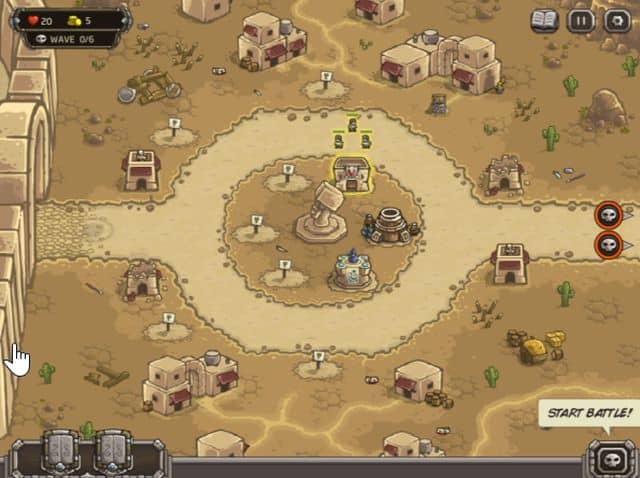Select the yellow-highlighted barracks tower
This screenshot has width=640, height=478.
click(351, 174)
